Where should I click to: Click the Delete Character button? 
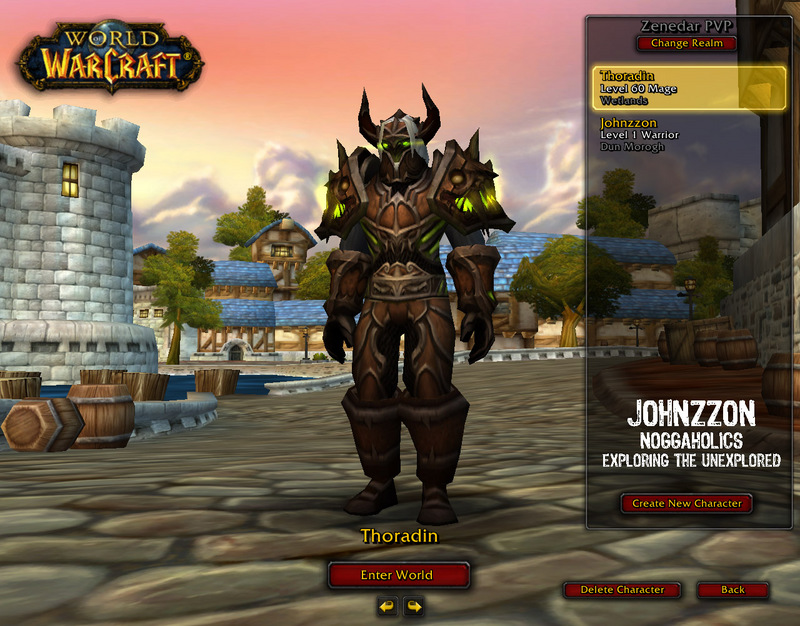(x=621, y=590)
